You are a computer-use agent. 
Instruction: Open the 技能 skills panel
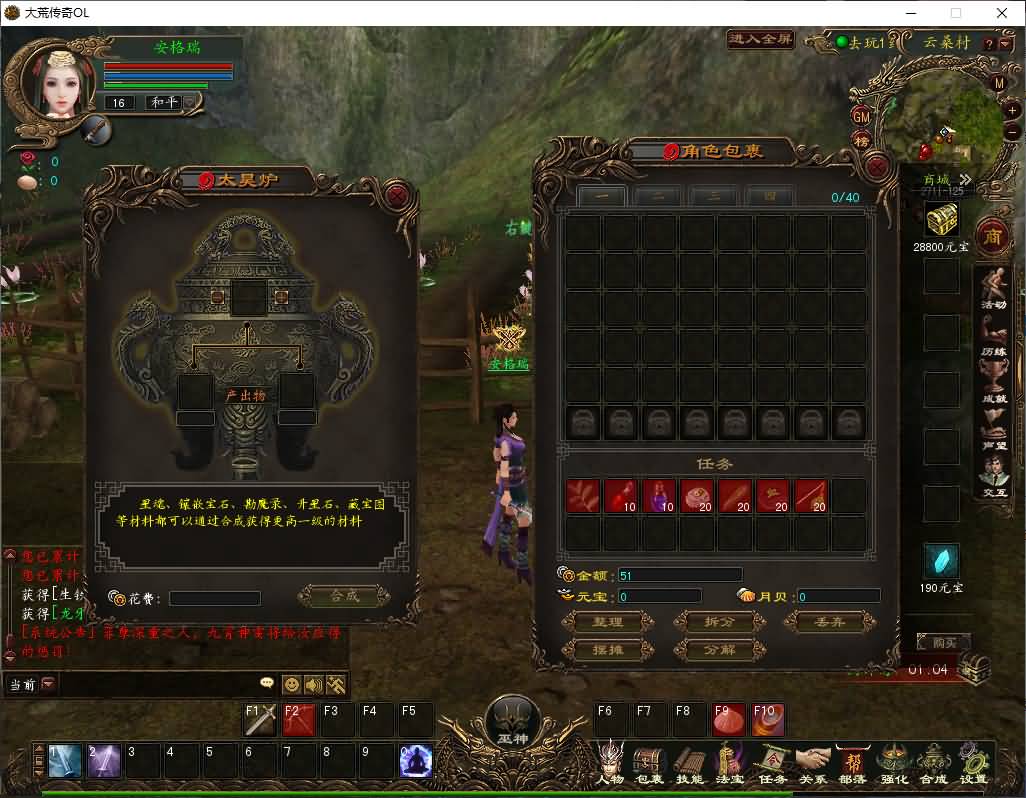689,763
